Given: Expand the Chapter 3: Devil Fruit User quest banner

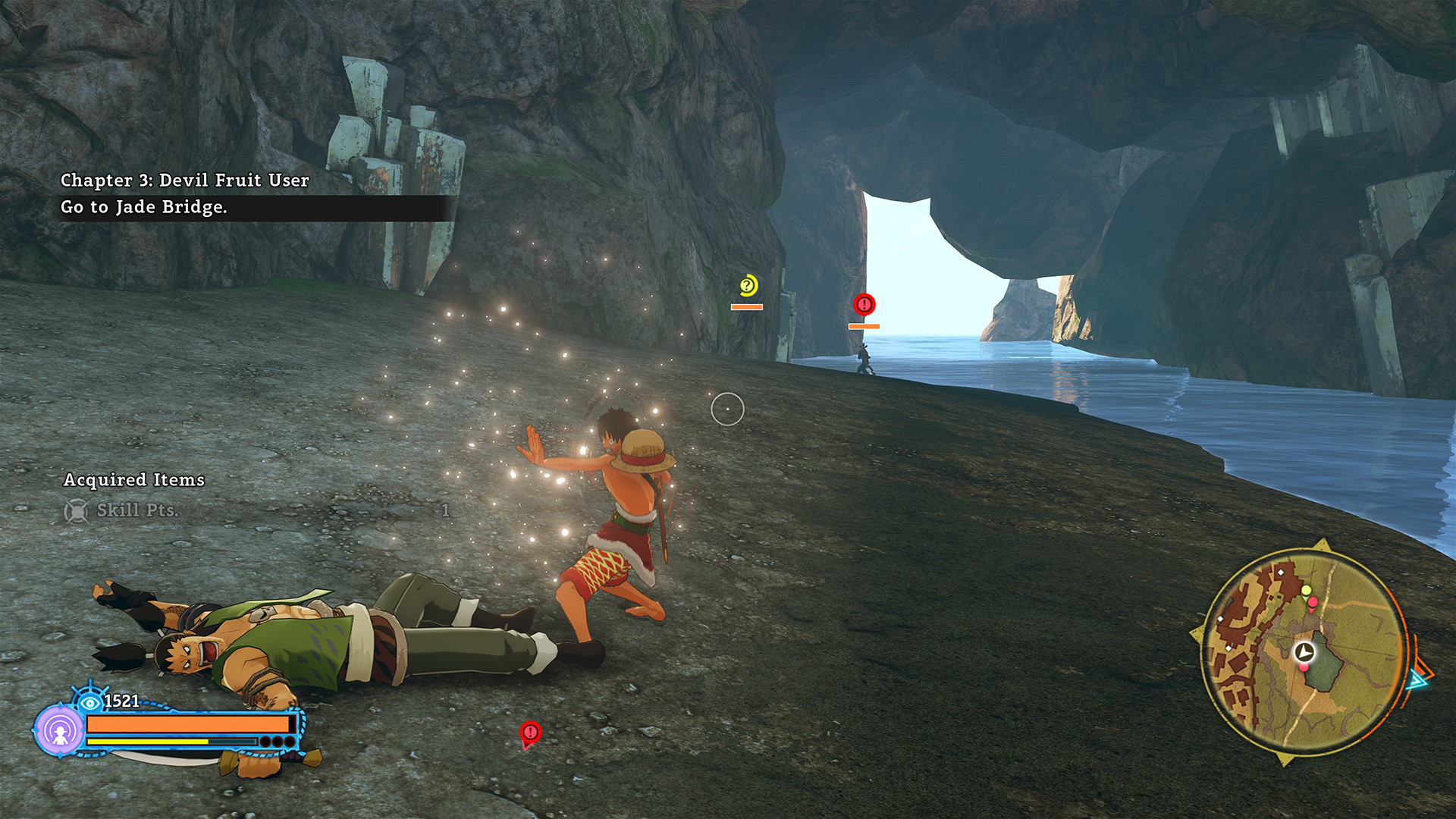Looking at the screenshot, I should [x=186, y=180].
